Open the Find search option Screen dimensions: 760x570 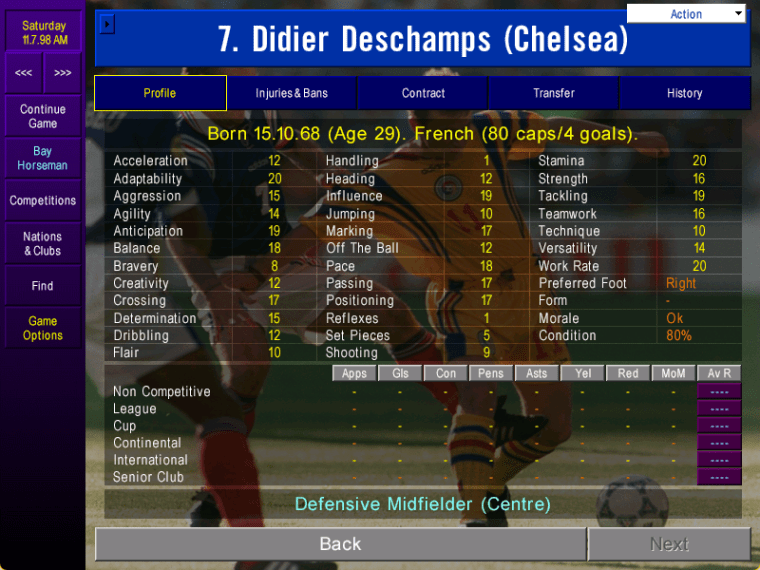43,286
